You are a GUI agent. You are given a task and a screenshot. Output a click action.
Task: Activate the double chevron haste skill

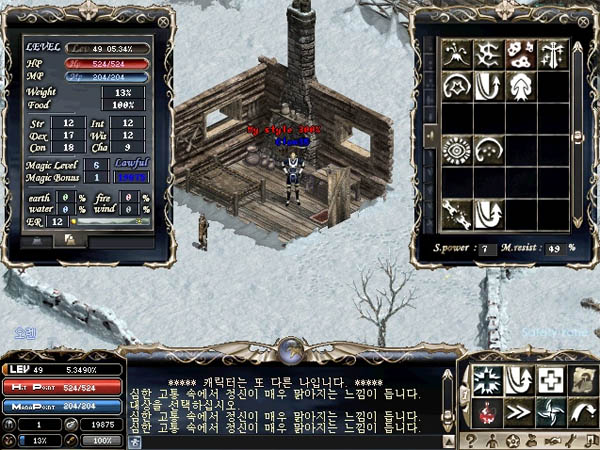click(520, 411)
